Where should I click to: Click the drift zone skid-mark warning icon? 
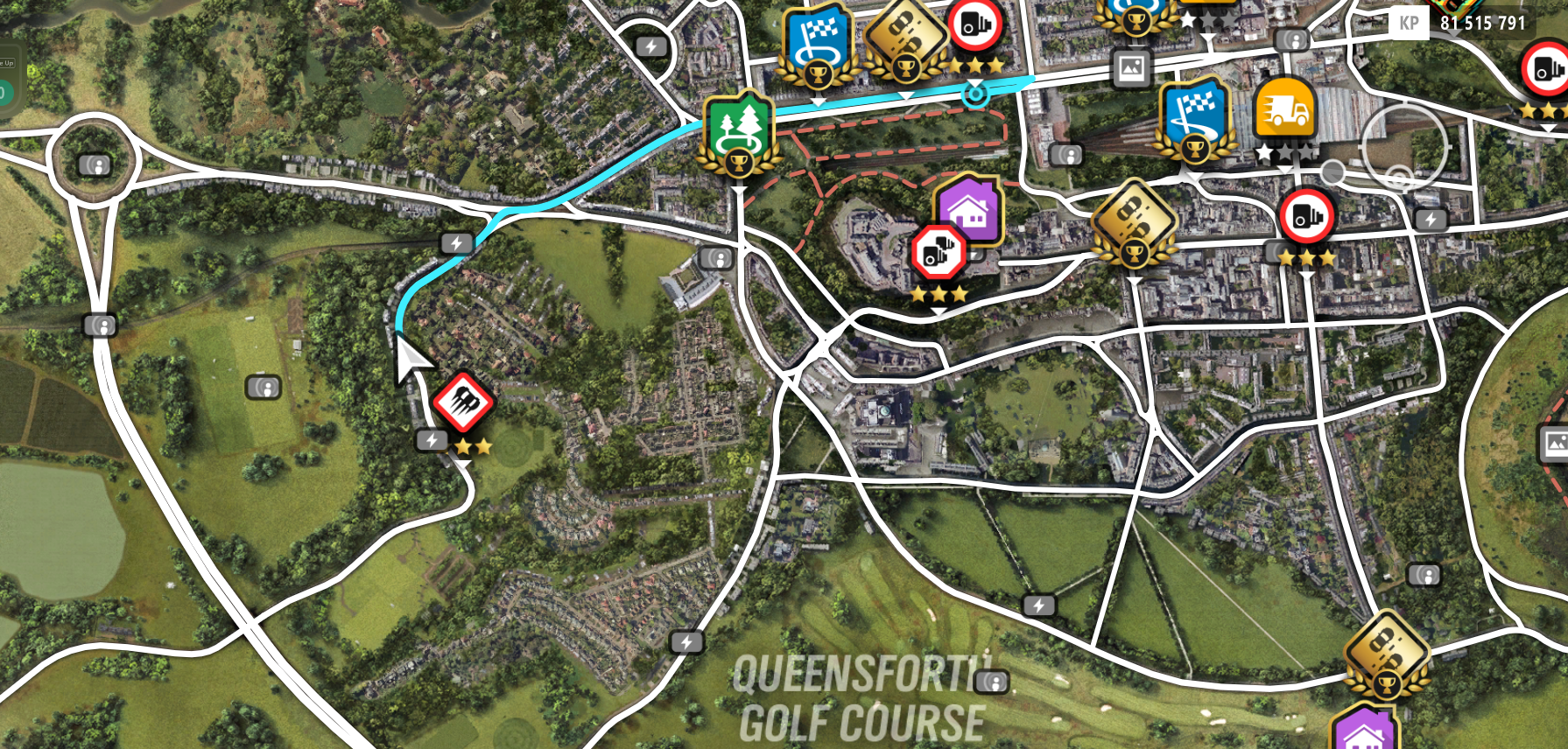[465, 403]
